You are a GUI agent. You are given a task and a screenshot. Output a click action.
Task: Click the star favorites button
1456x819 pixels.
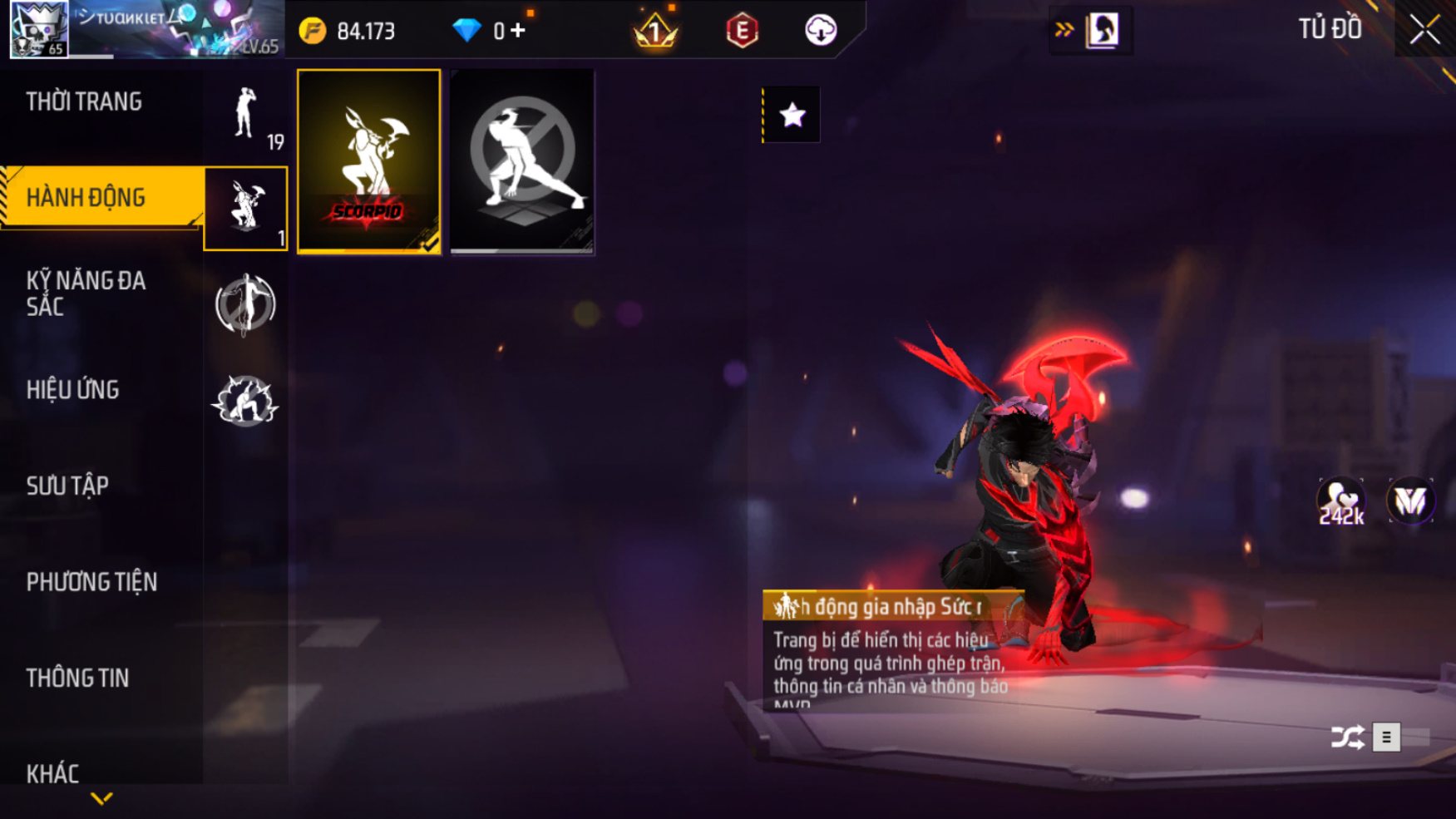point(792,115)
